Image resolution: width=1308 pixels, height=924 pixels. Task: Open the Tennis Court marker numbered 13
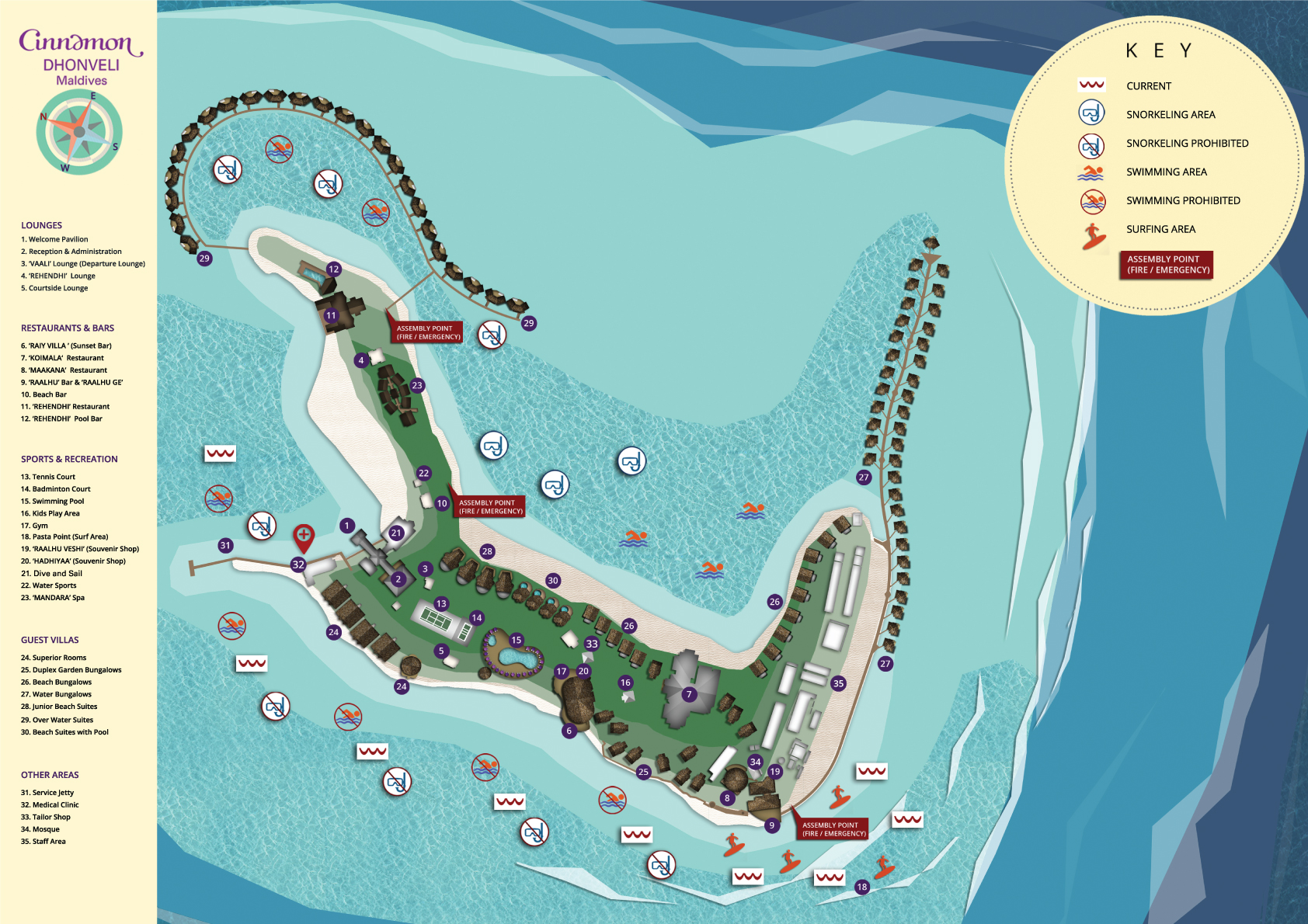pos(441,603)
